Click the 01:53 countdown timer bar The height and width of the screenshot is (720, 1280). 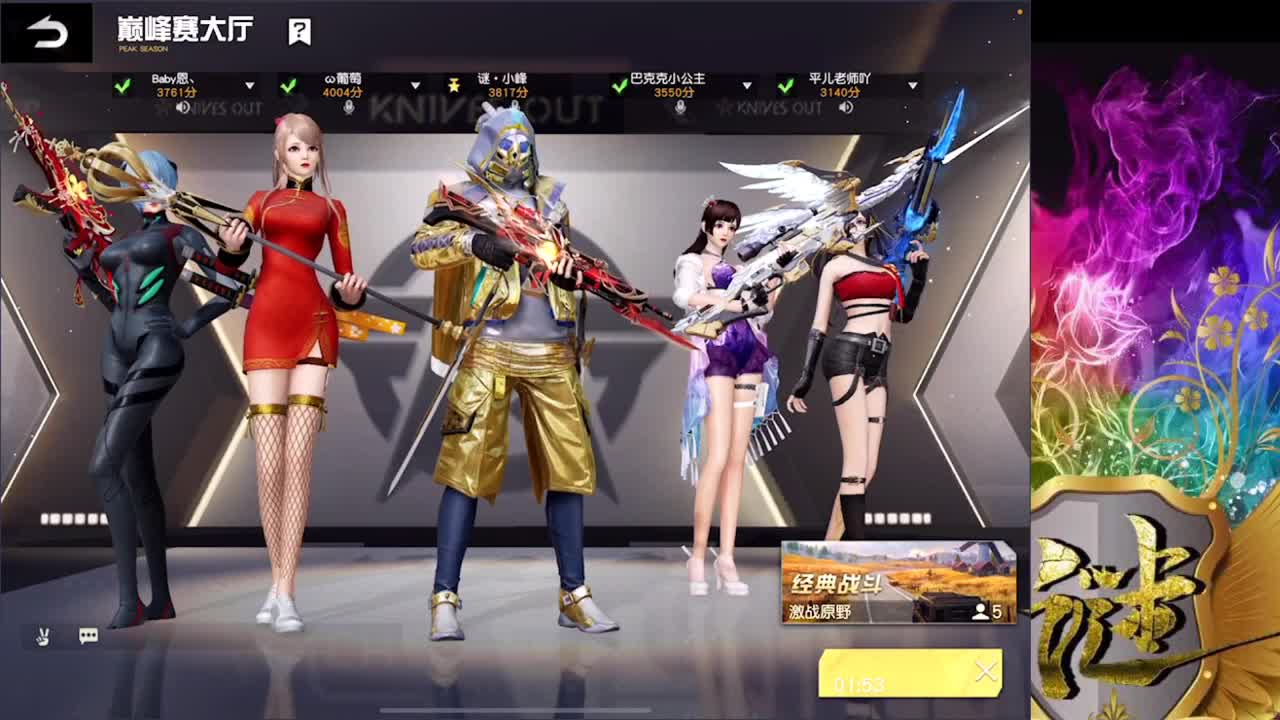(x=898, y=673)
